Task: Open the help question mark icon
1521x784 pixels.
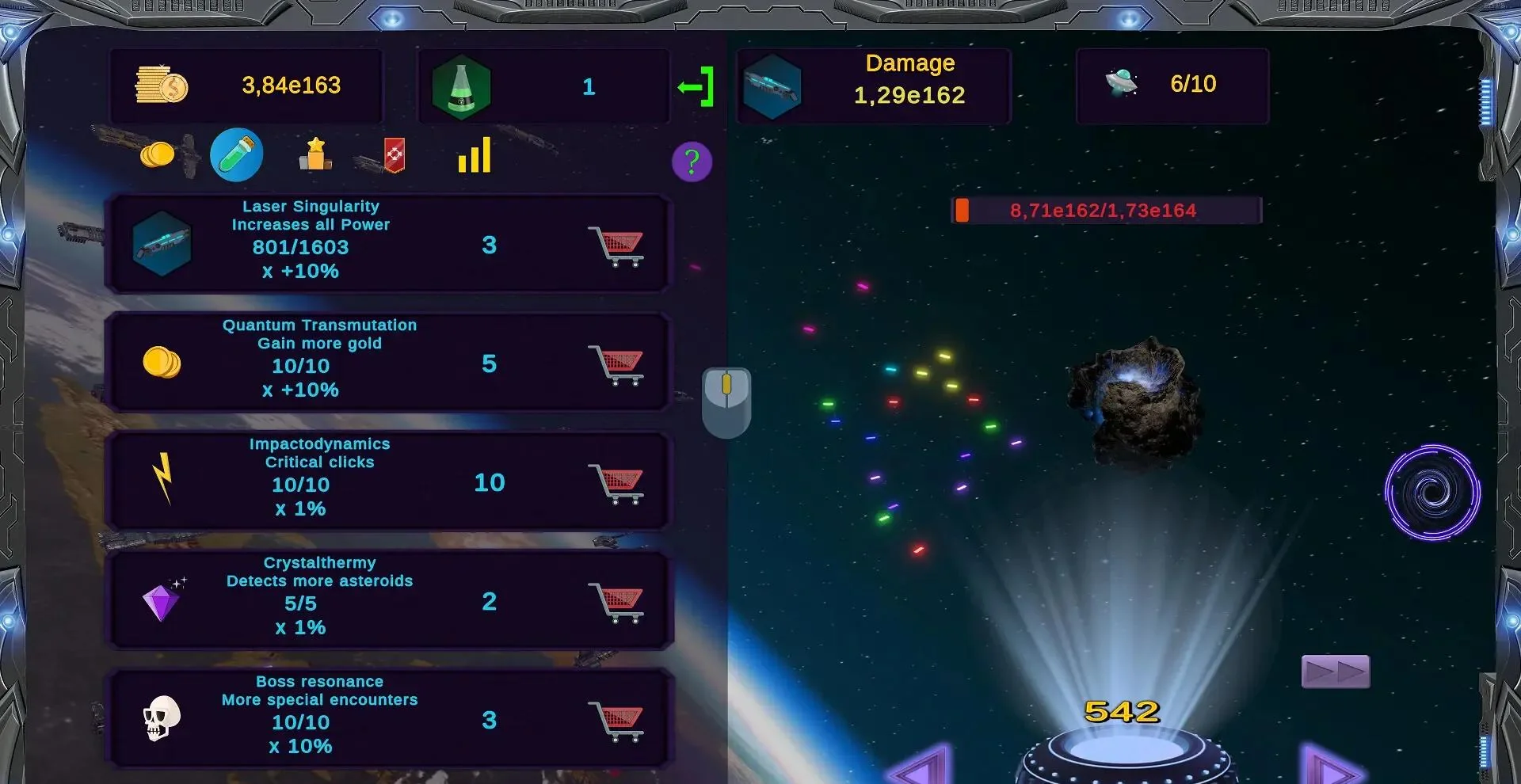Action: pos(692,162)
